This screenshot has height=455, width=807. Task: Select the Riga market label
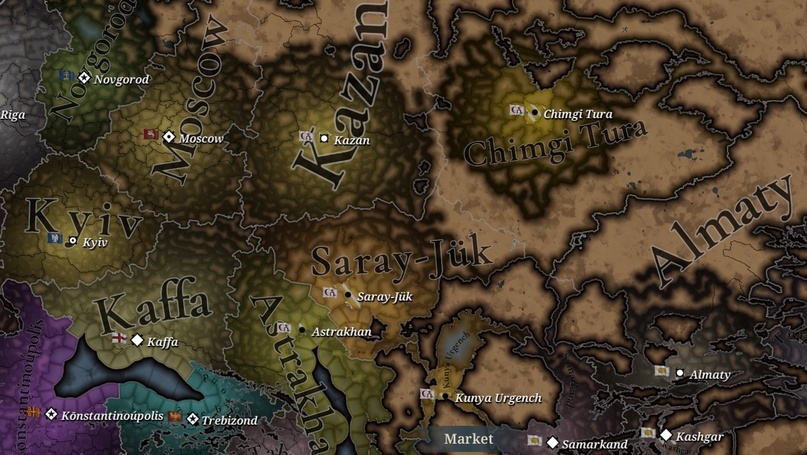(x=13, y=114)
